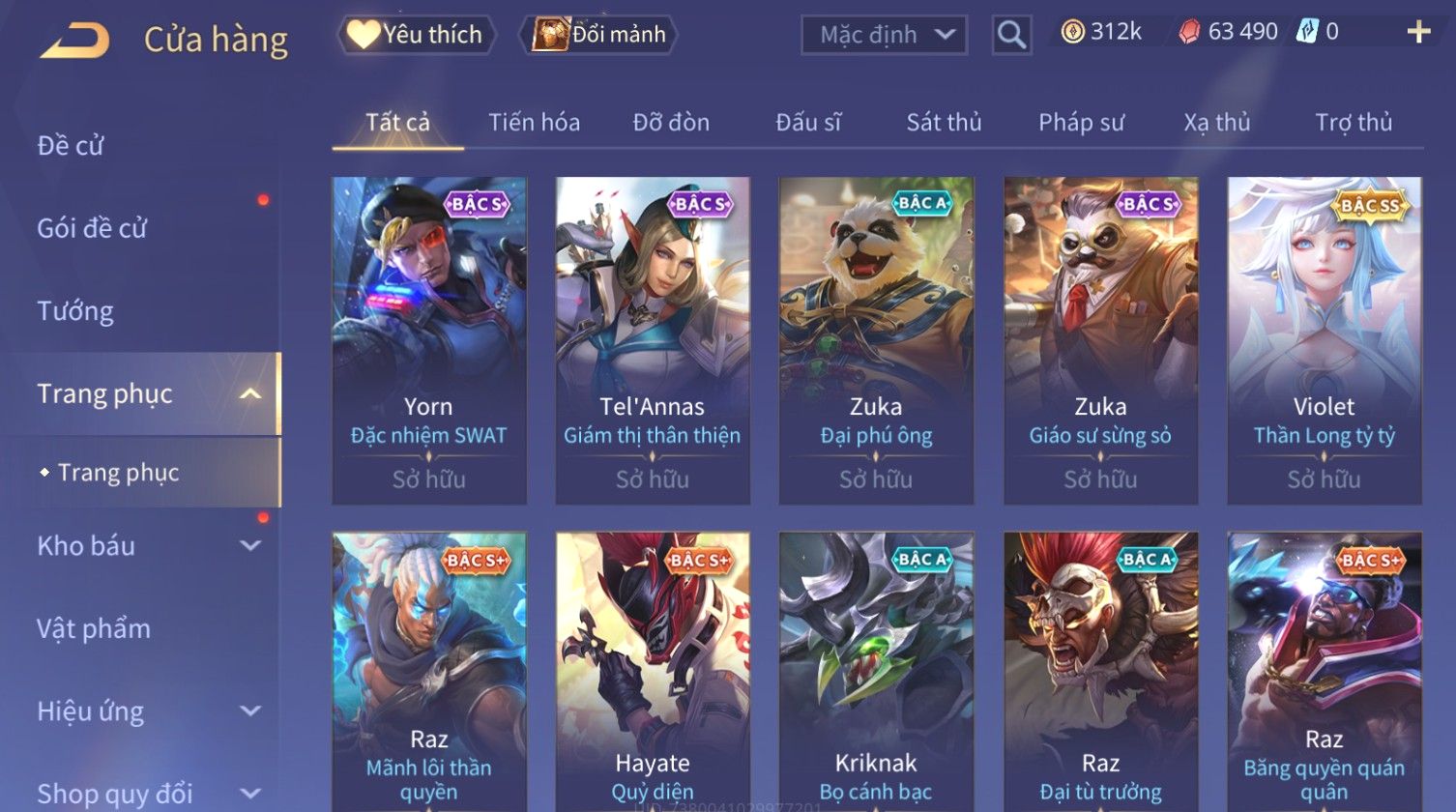Expand the Mặc định sort dropdown
Screen dimensions: 1456x812
coord(884,35)
